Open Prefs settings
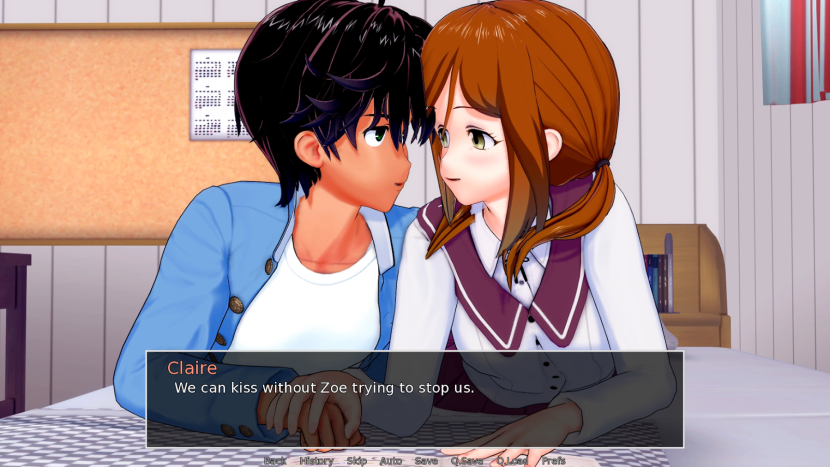830x467 pixels. coord(553,461)
